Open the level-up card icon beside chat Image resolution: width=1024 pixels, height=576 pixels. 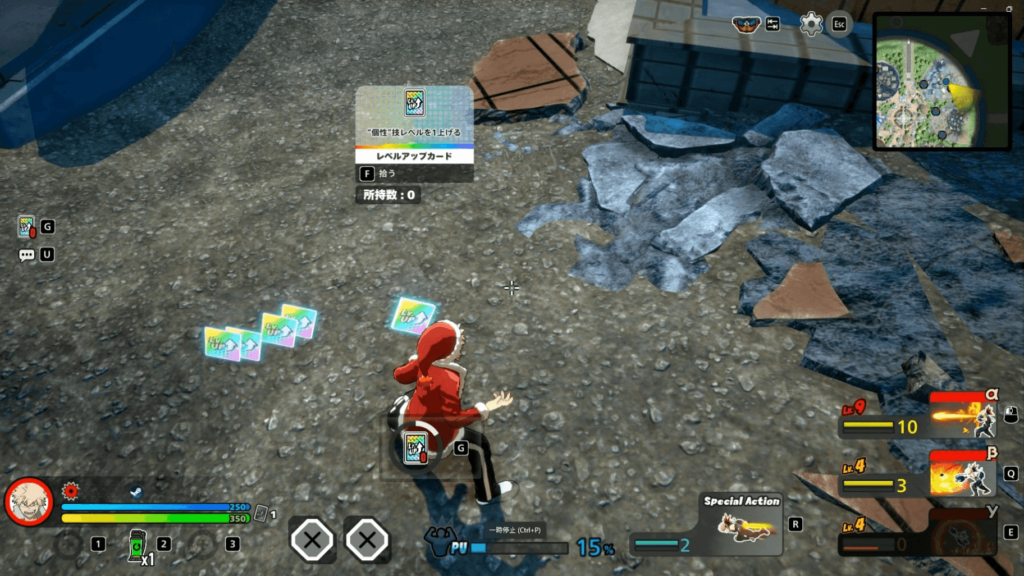(x=27, y=228)
